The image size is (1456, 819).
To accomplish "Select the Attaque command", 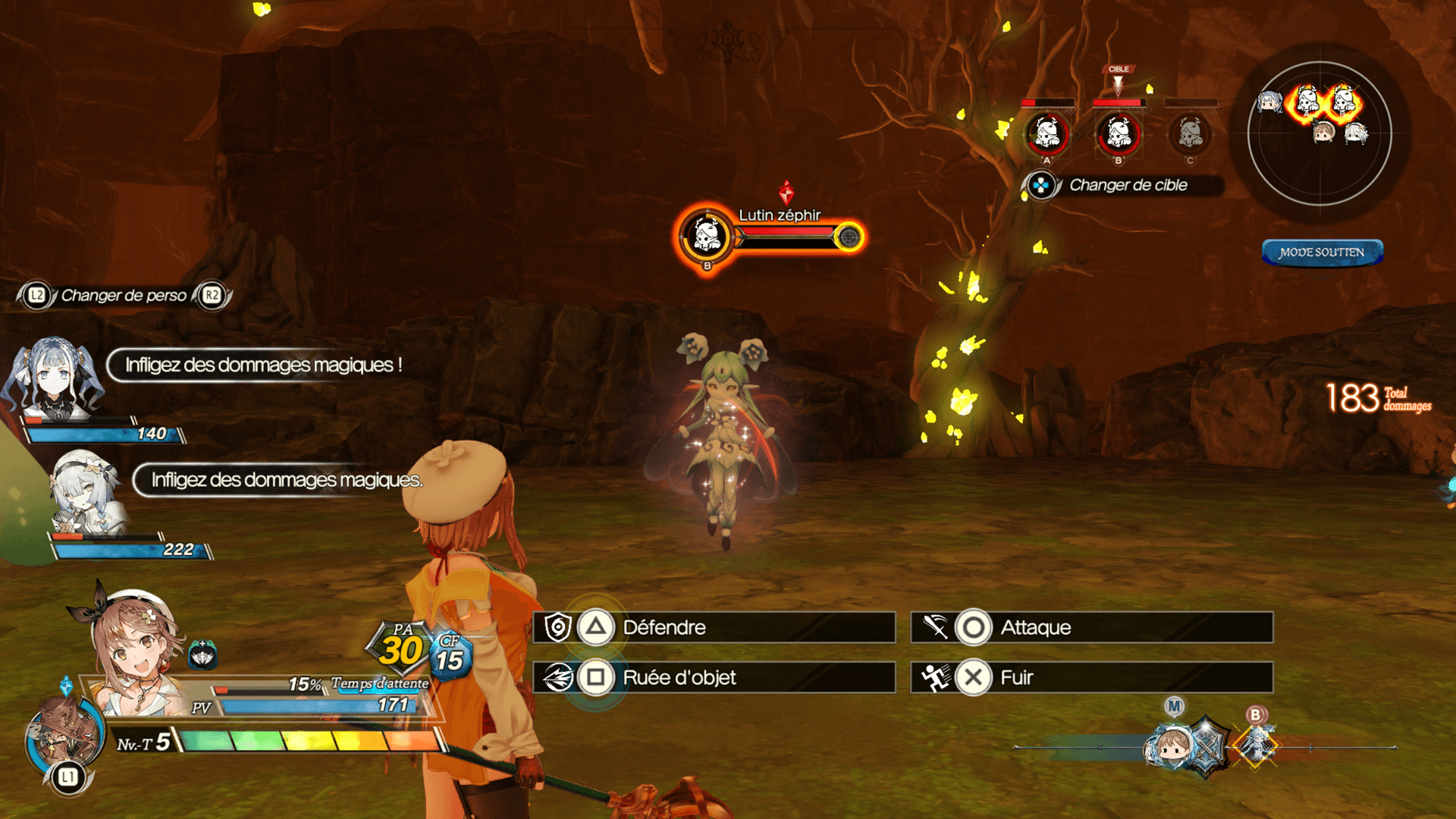I will pyautogui.click(x=1091, y=628).
